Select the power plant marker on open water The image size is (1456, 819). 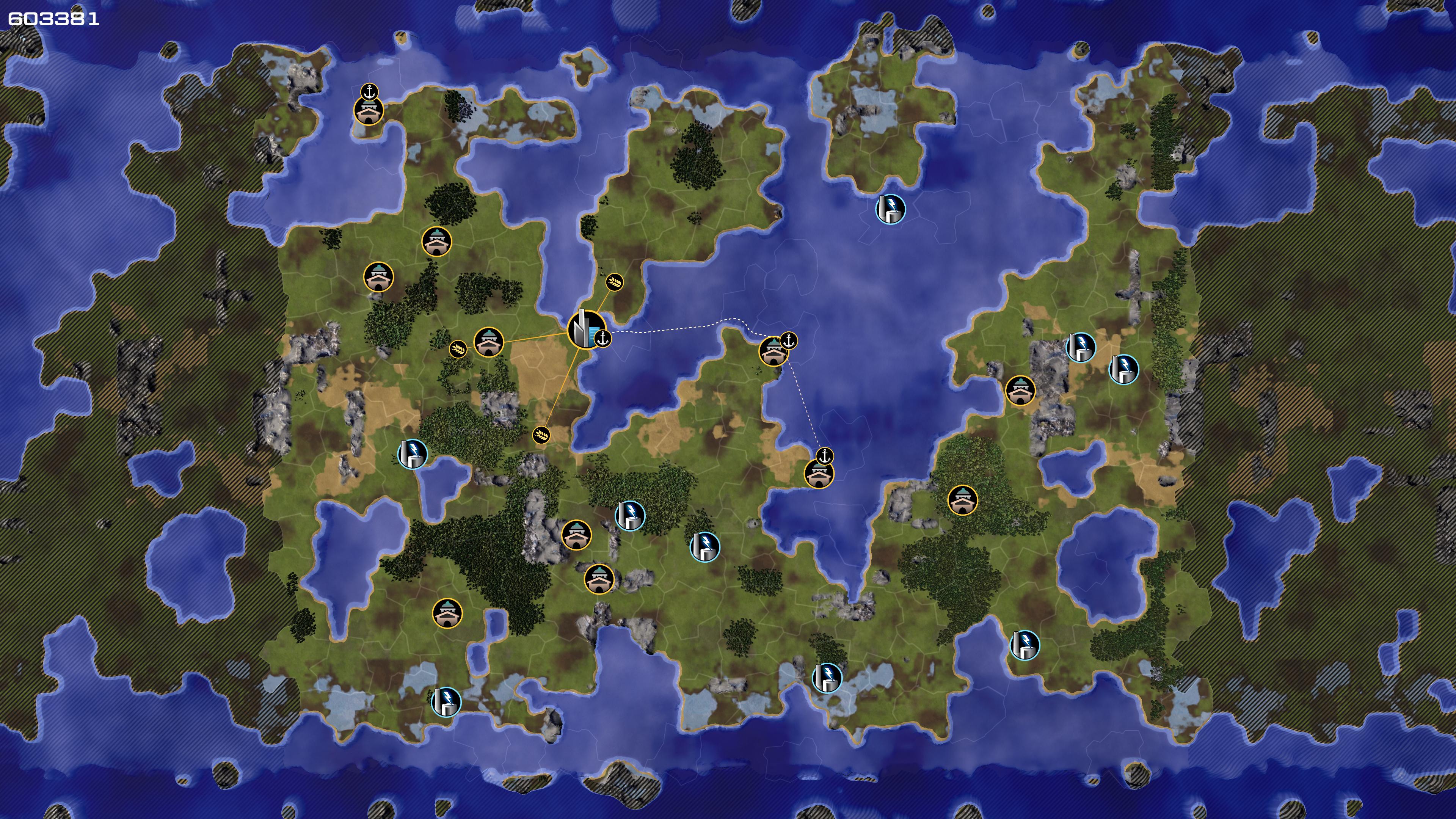tap(890, 209)
